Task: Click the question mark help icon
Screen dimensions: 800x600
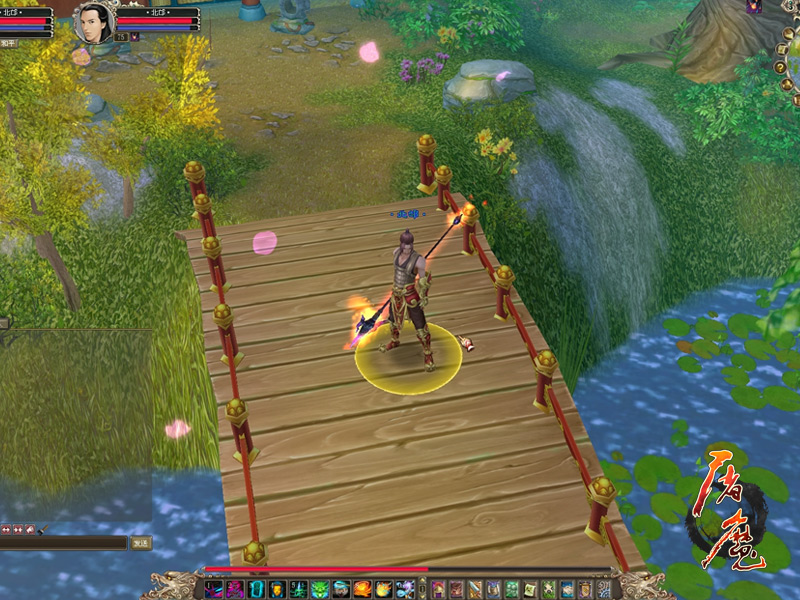Action: (781, 67)
